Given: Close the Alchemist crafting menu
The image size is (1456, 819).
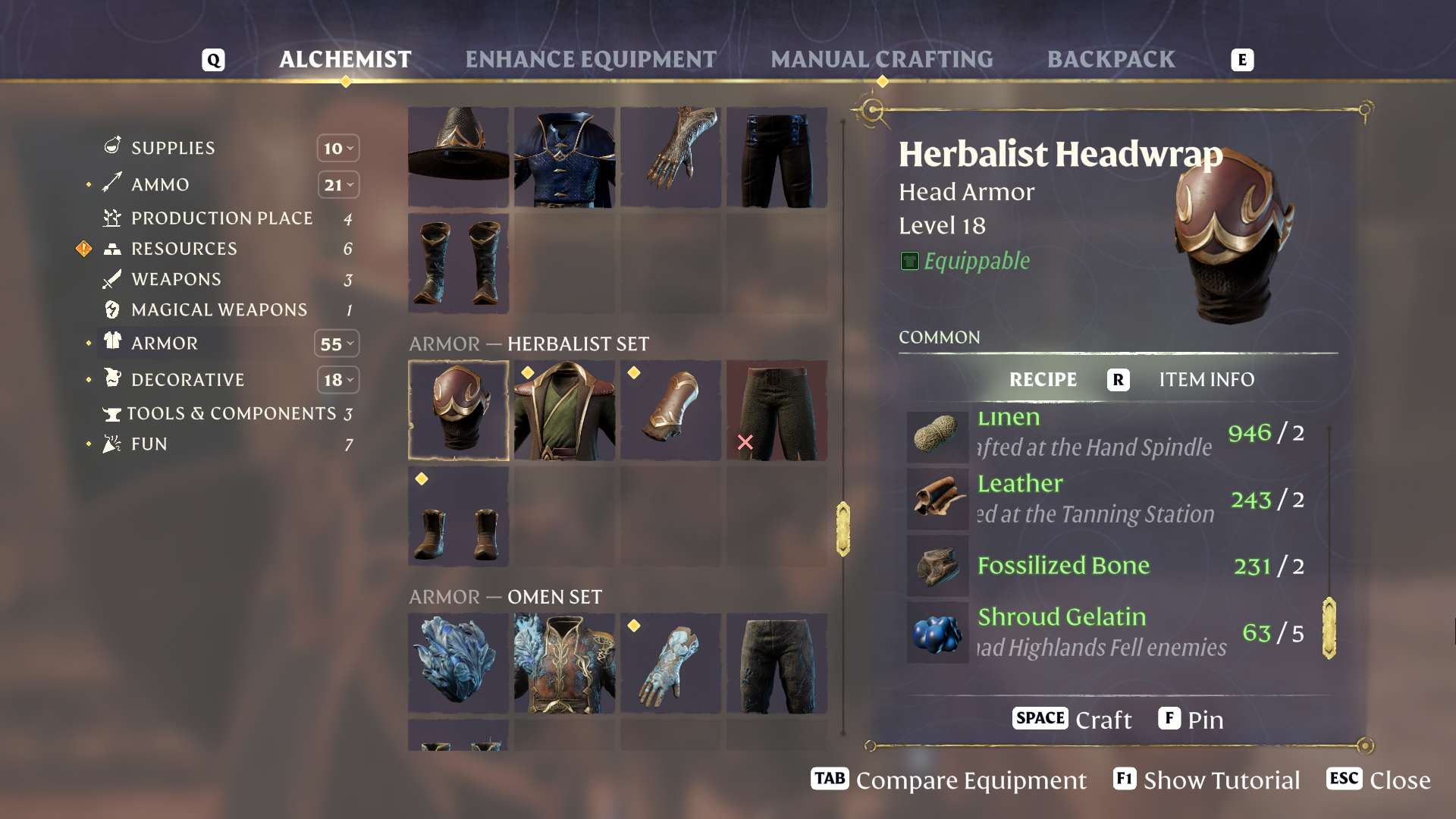Looking at the screenshot, I should pos(1379,780).
